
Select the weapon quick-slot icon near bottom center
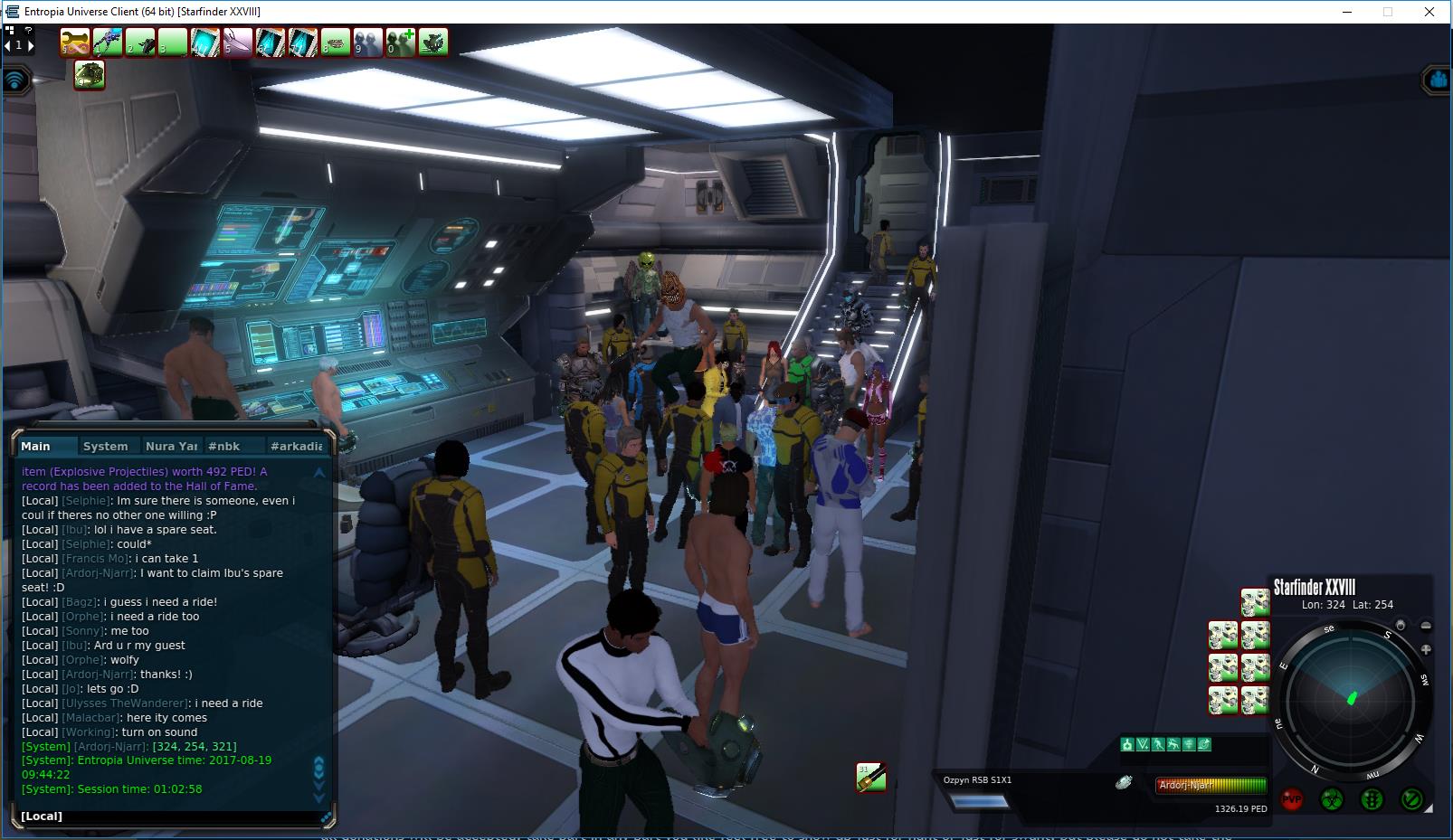(x=870, y=777)
